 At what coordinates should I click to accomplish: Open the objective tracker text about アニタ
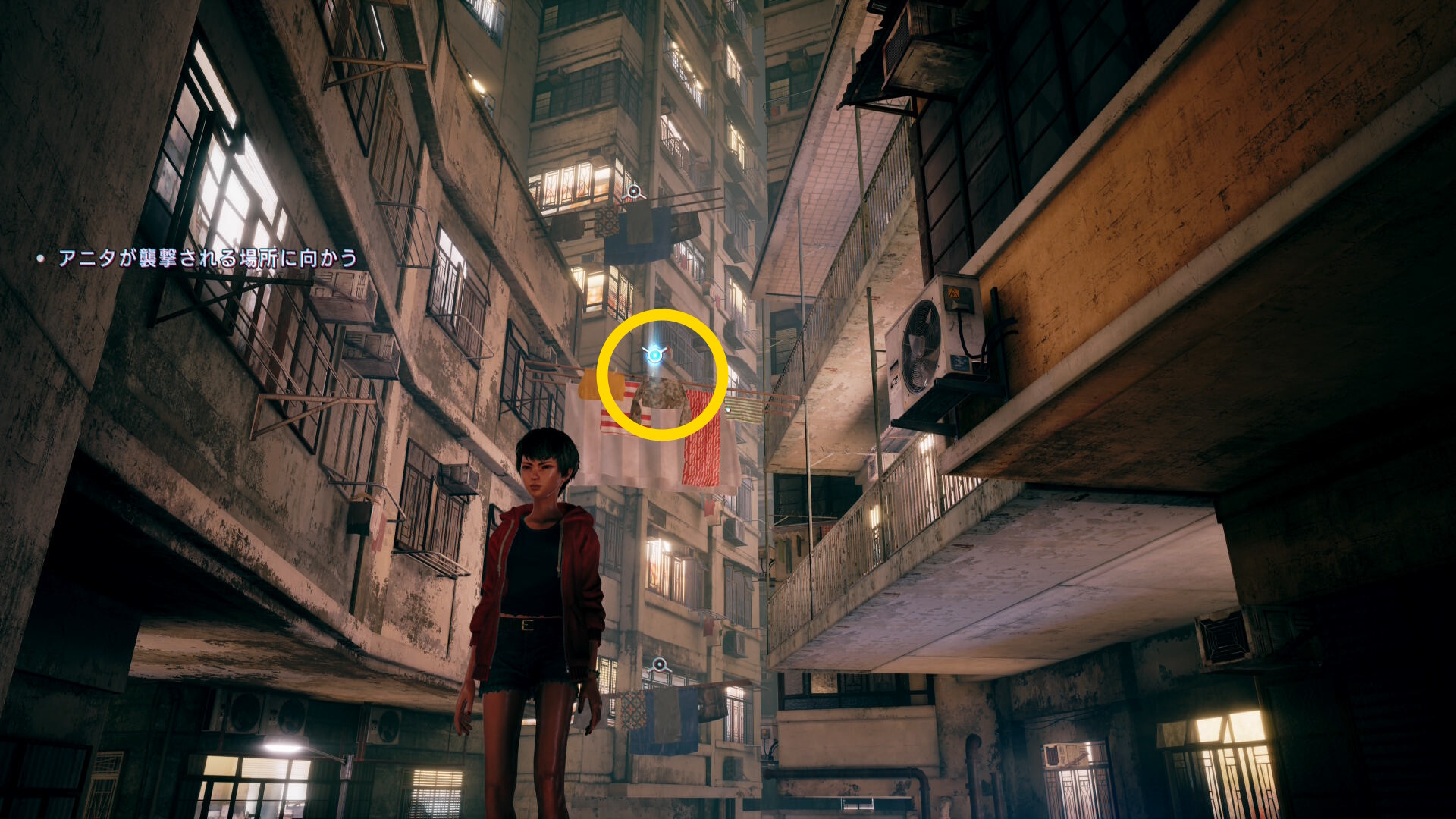pos(207,259)
